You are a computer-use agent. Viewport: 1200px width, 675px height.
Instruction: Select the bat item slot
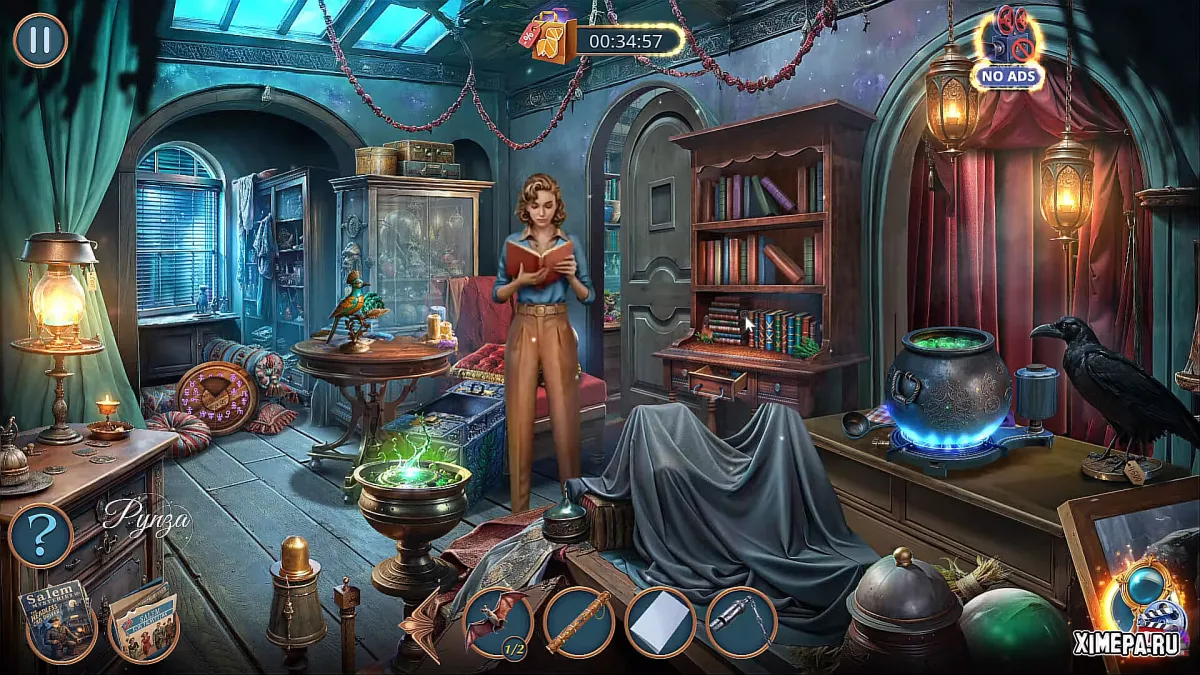coord(498,622)
